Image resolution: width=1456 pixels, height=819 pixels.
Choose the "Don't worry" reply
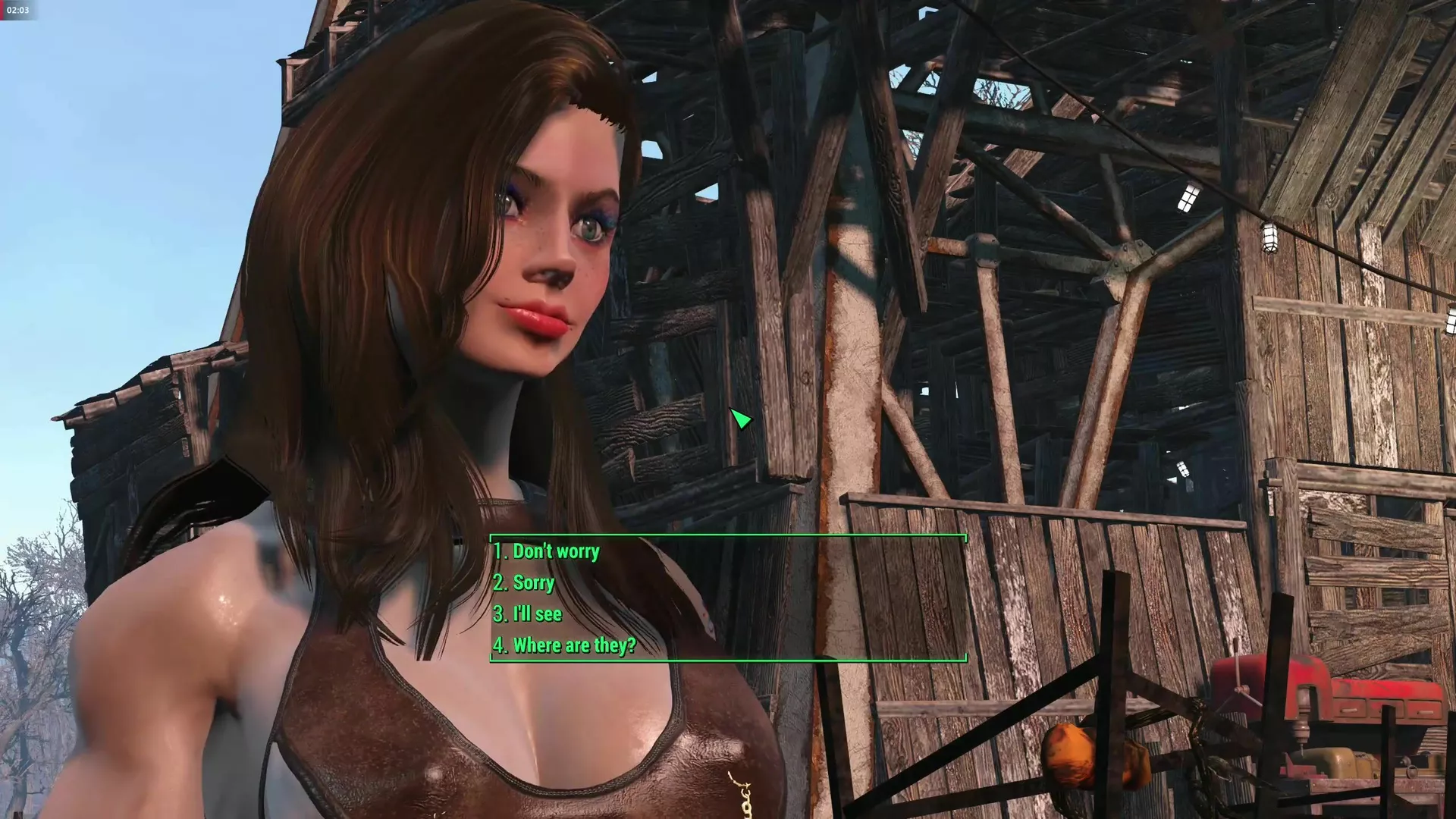547,551
